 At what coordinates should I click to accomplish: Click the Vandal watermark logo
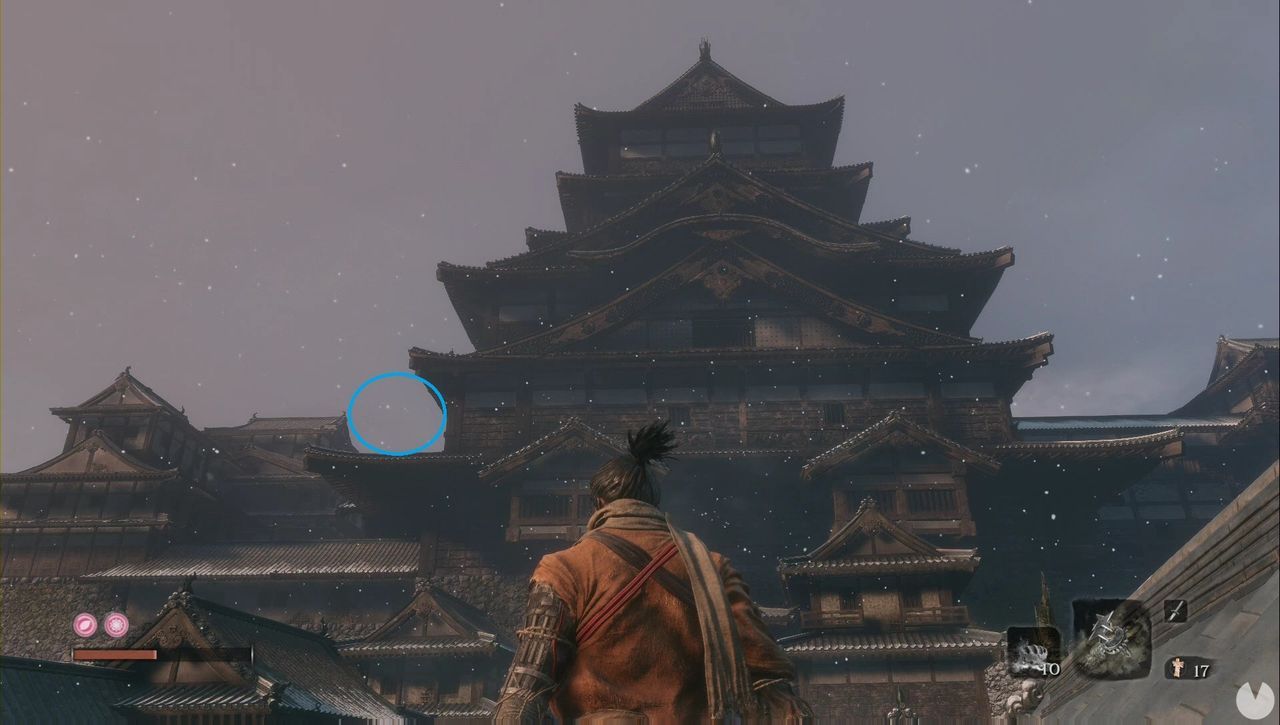point(1255,697)
